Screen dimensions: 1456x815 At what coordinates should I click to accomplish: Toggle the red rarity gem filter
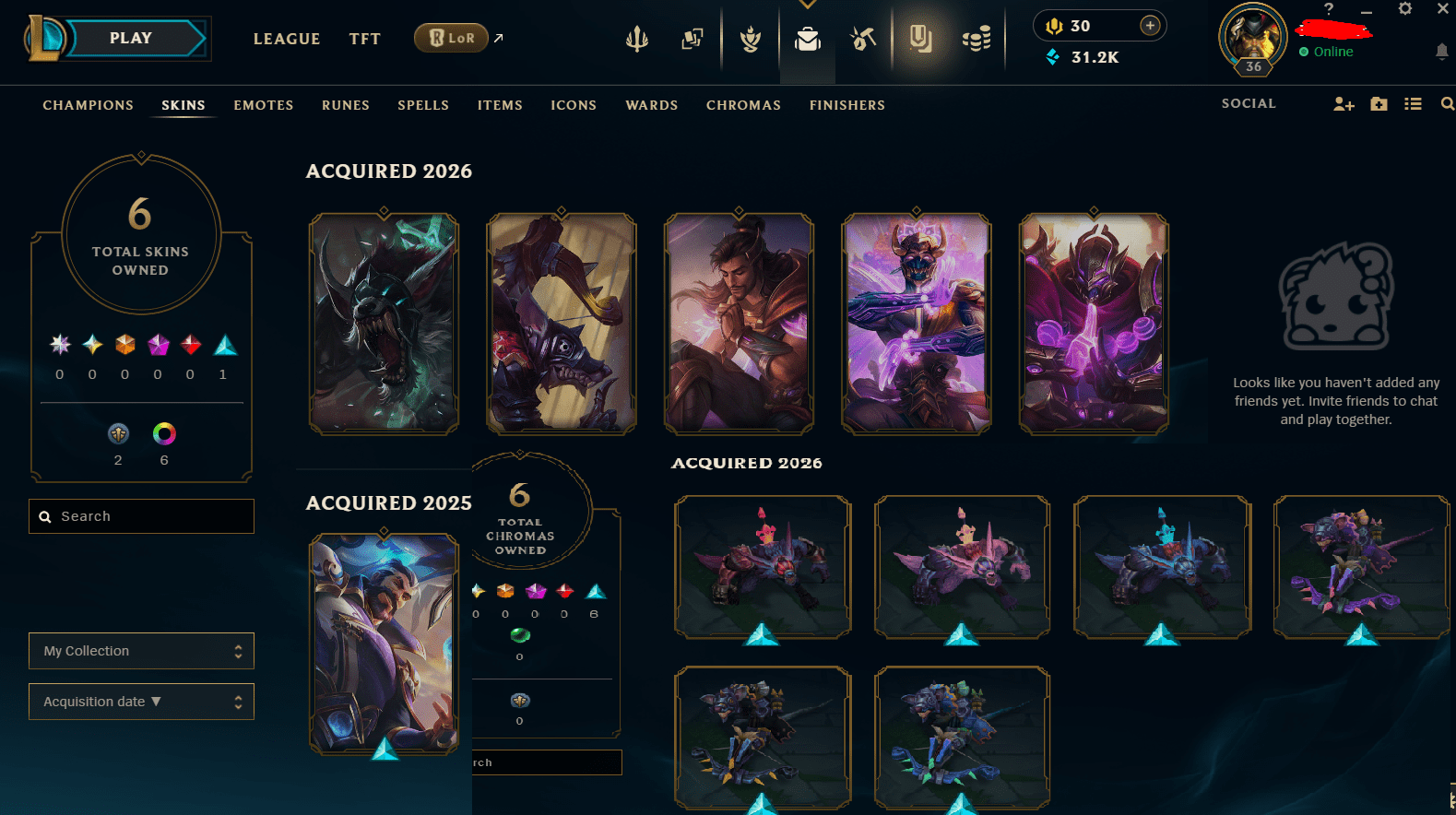click(x=190, y=346)
